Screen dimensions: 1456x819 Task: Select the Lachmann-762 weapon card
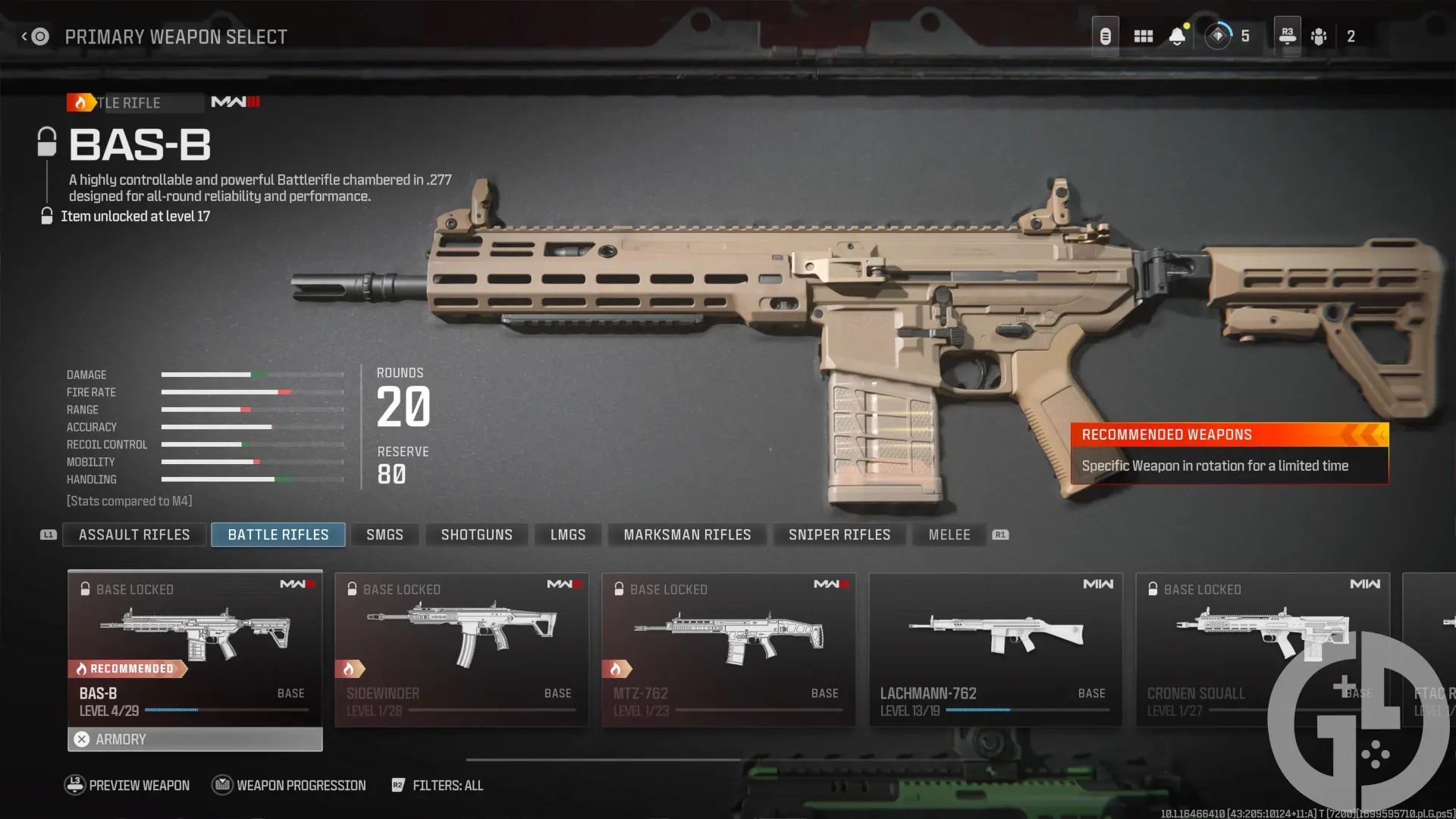[996, 648]
